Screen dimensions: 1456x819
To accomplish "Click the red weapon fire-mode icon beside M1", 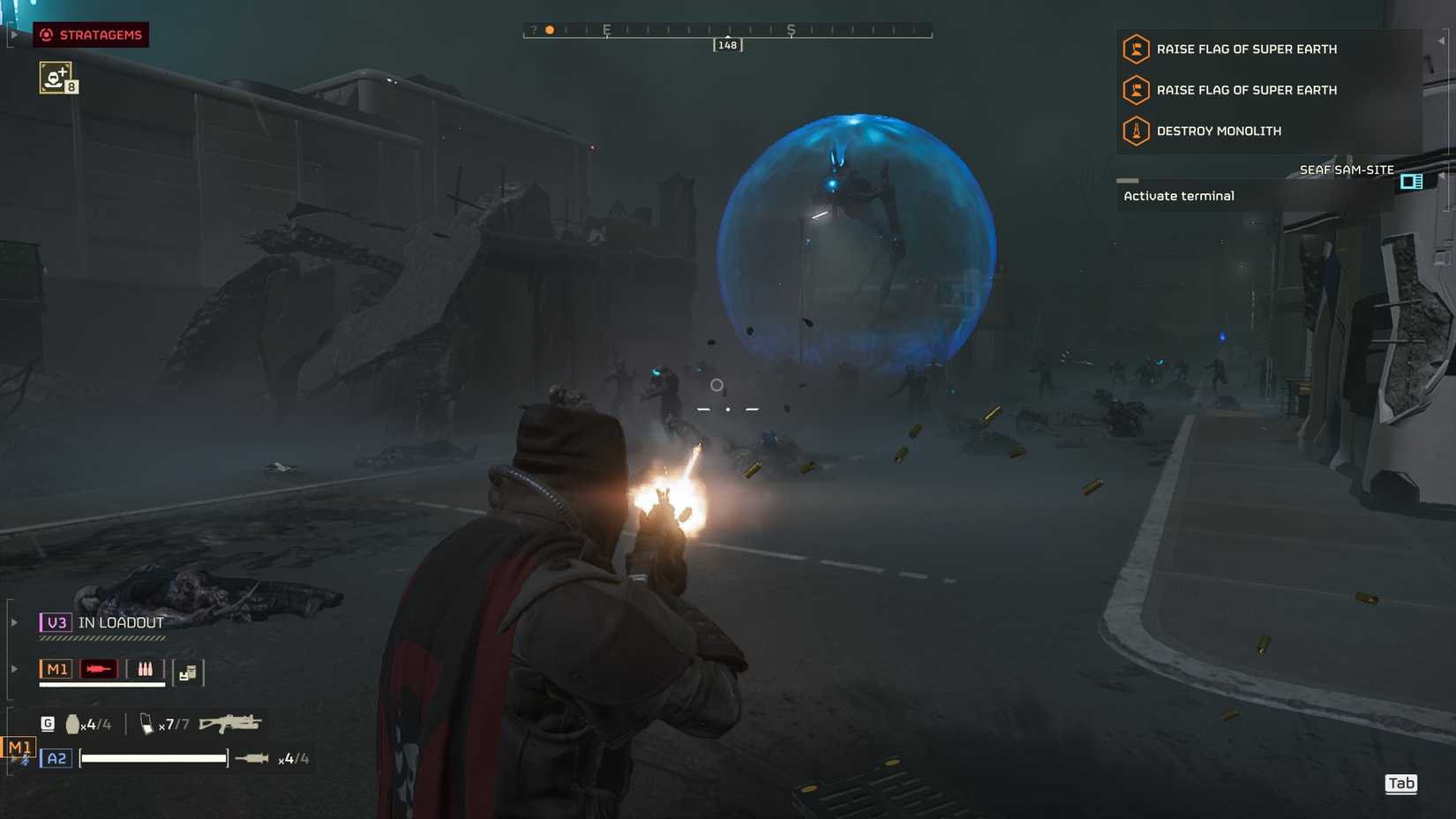I will pos(99,669).
